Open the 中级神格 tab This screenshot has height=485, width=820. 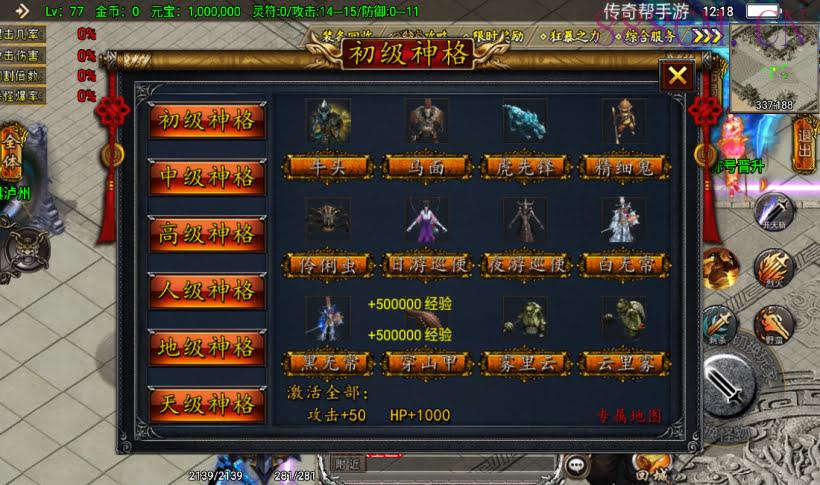pyautogui.click(x=207, y=178)
